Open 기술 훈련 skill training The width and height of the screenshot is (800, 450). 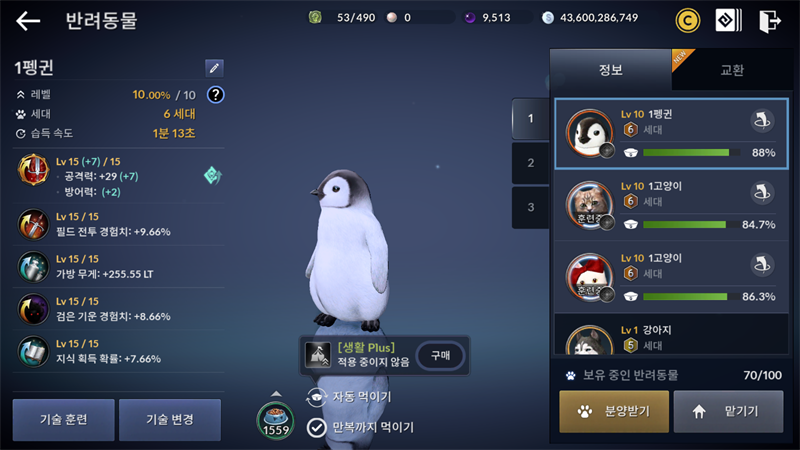(x=63, y=419)
